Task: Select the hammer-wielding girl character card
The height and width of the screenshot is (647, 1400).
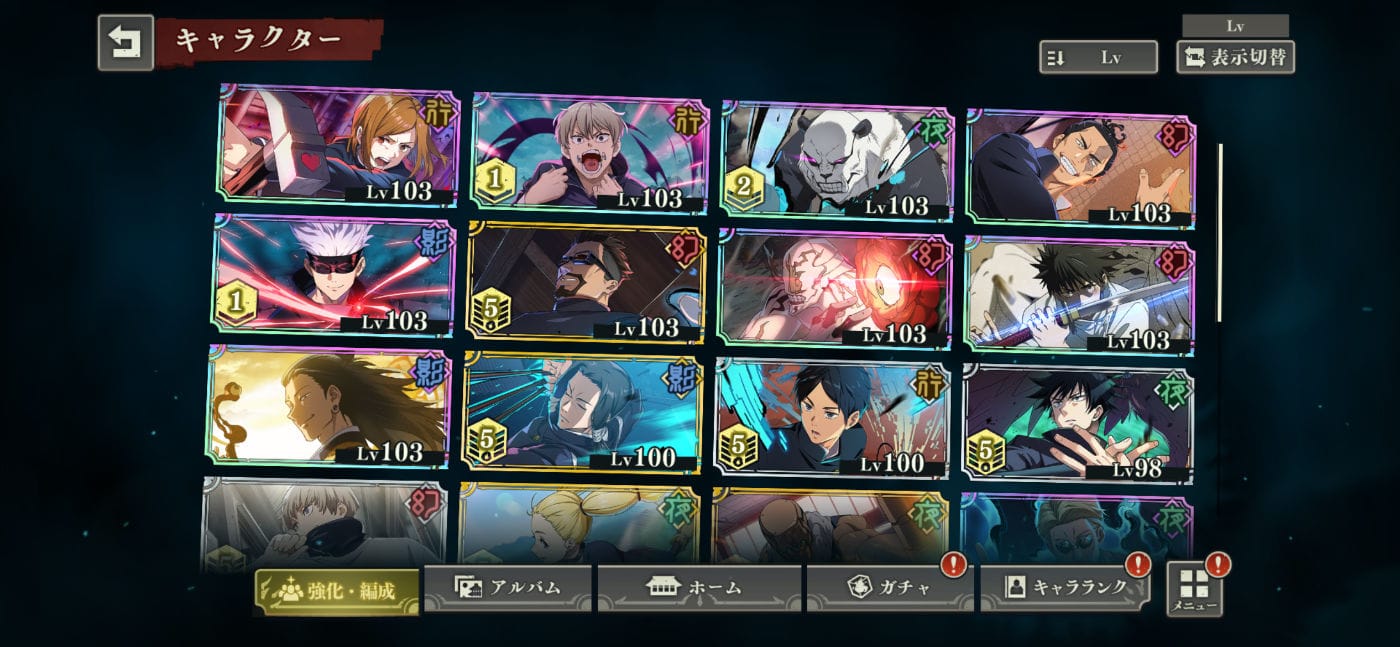Action: [338, 146]
